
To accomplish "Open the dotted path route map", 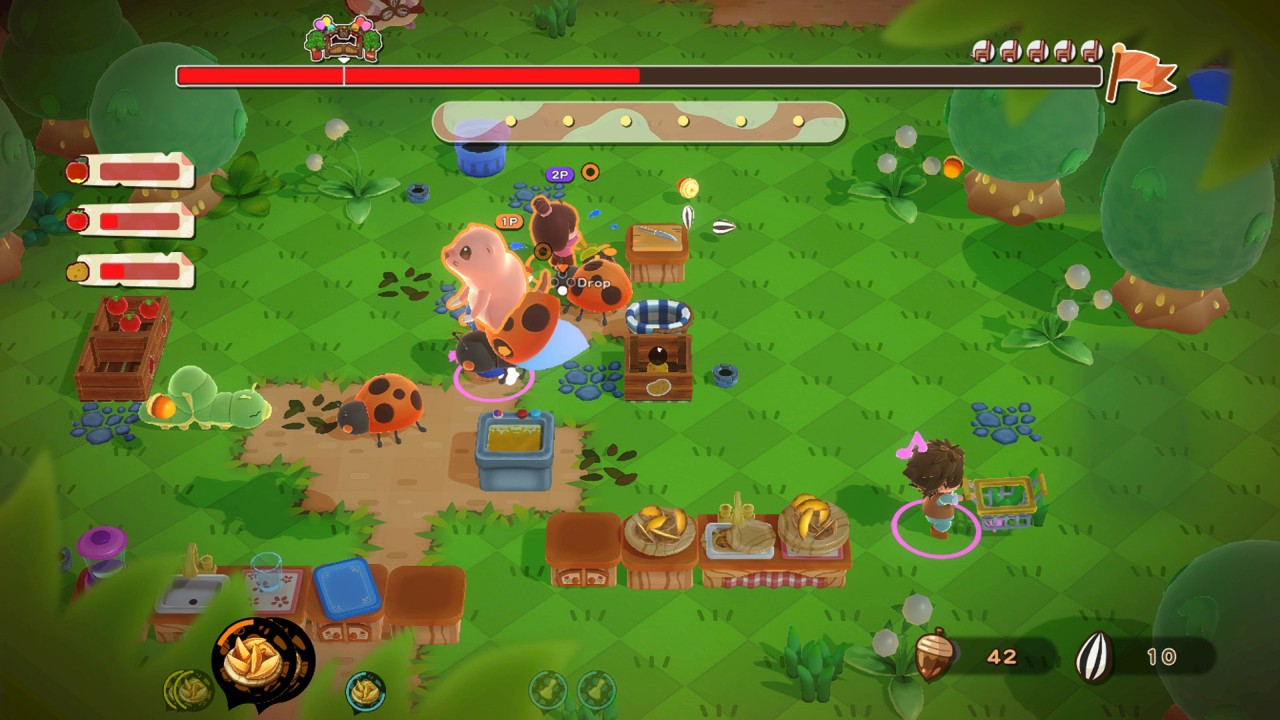I will 639,122.
